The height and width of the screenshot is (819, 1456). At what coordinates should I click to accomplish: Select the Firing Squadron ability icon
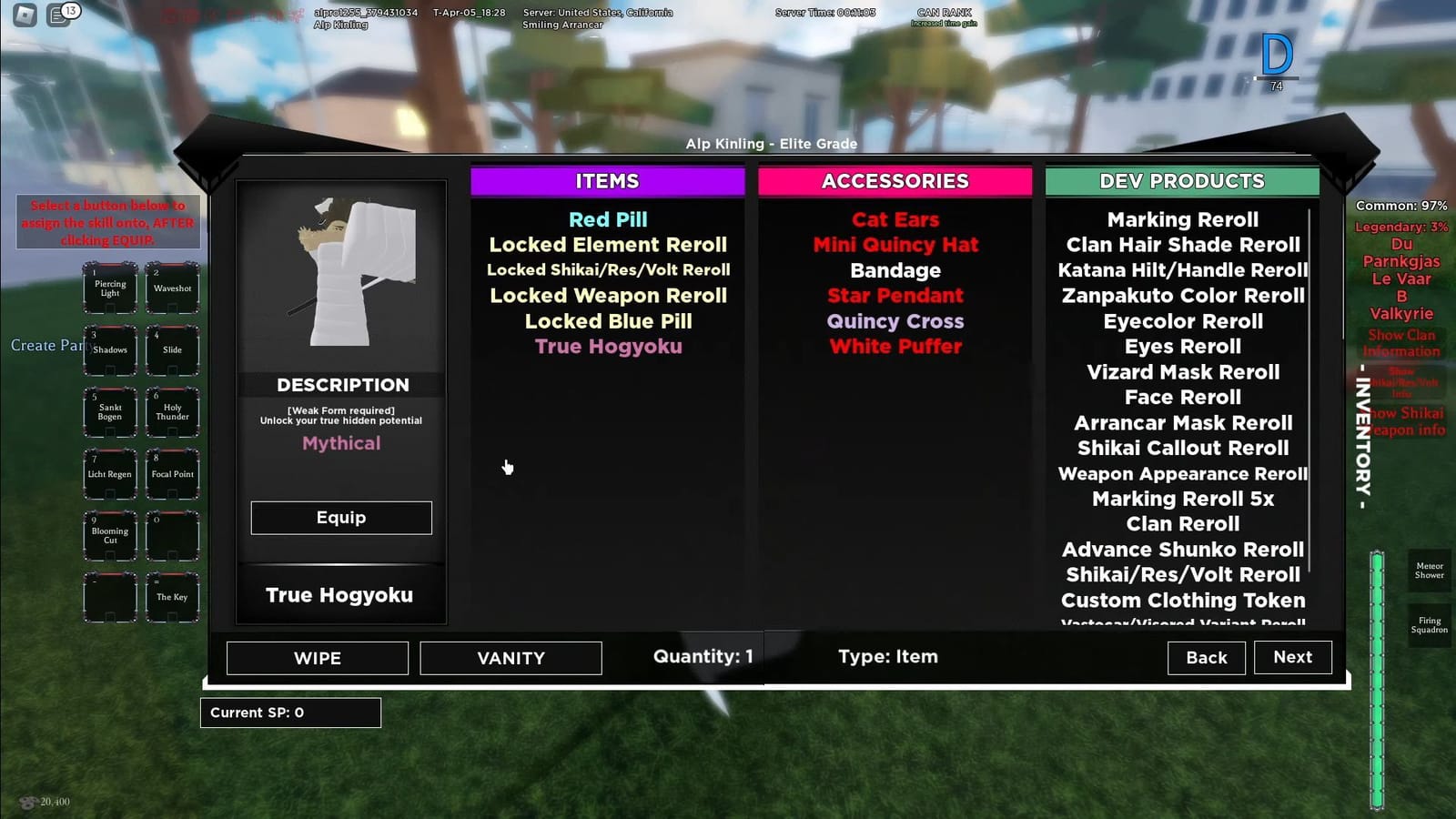[1429, 625]
